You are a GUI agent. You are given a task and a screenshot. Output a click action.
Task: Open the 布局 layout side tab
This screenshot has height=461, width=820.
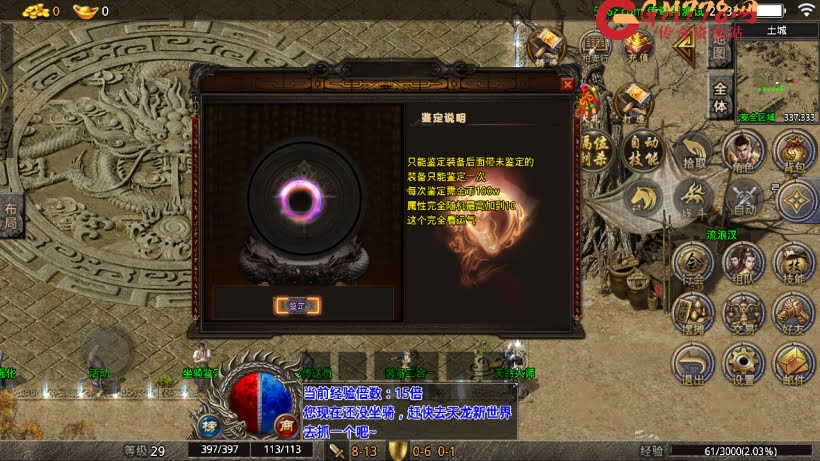[x=10, y=217]
